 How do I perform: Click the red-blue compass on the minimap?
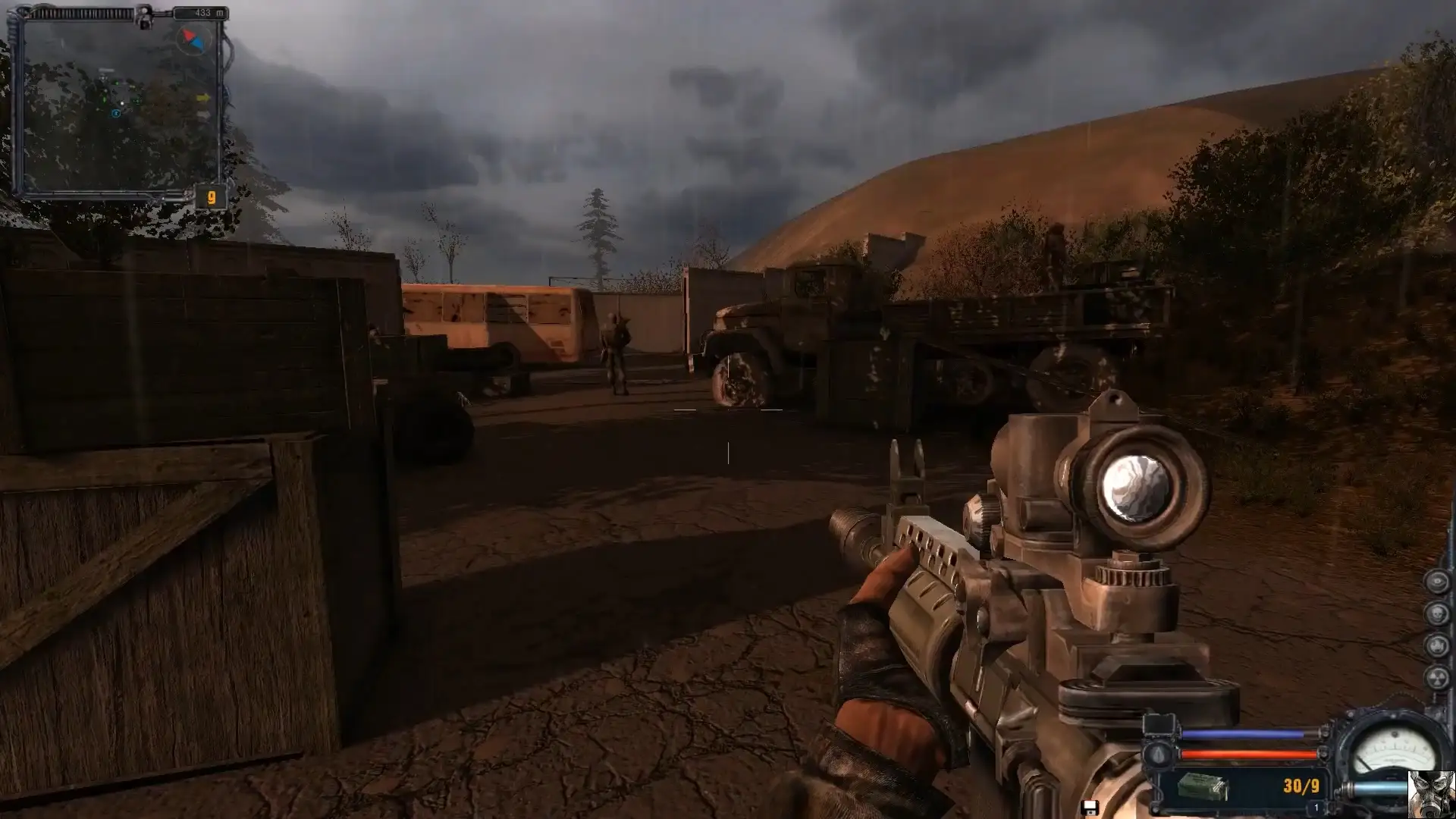[192, 39]
